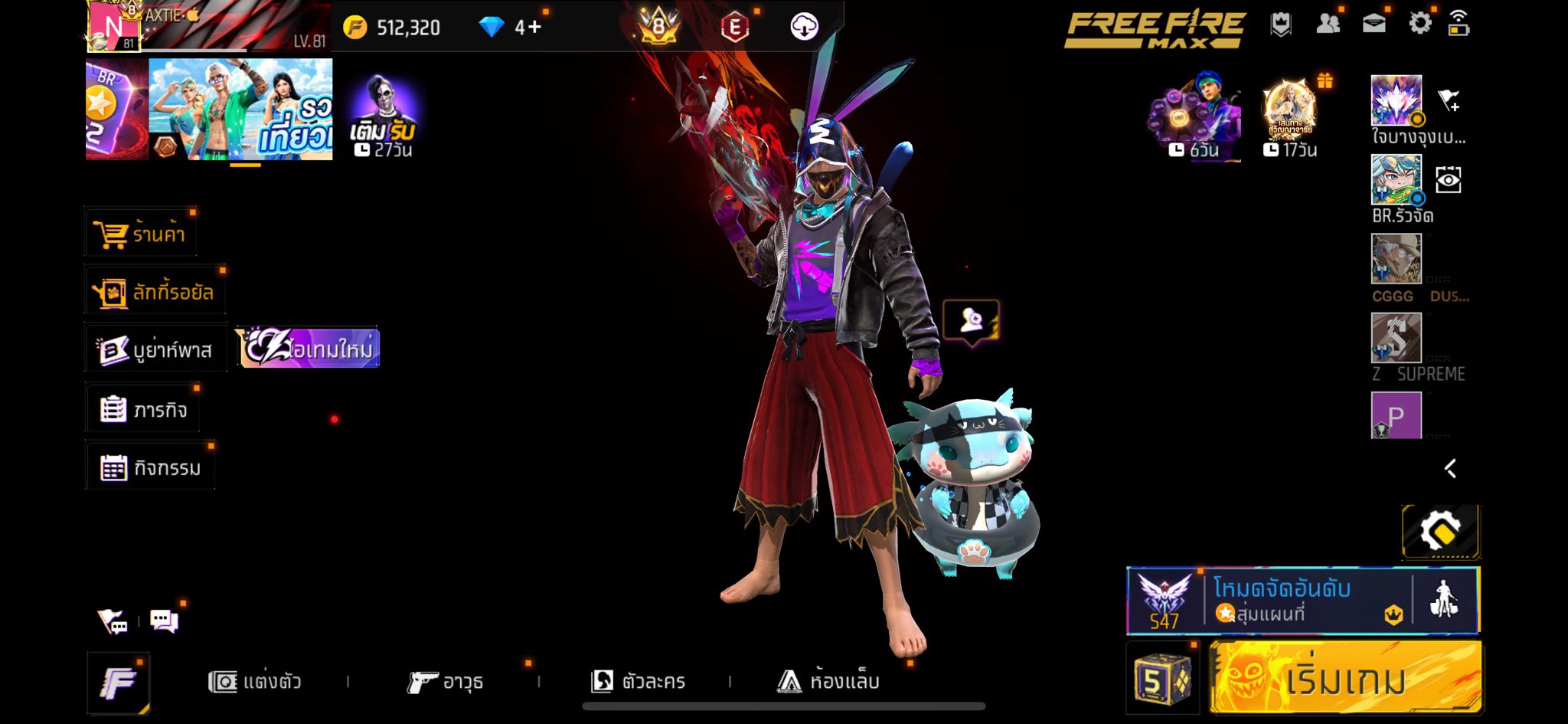The width and height of the screenshot is (1568, 724).
Task: Open the settings gear icon
Action: pos(1419,24)
